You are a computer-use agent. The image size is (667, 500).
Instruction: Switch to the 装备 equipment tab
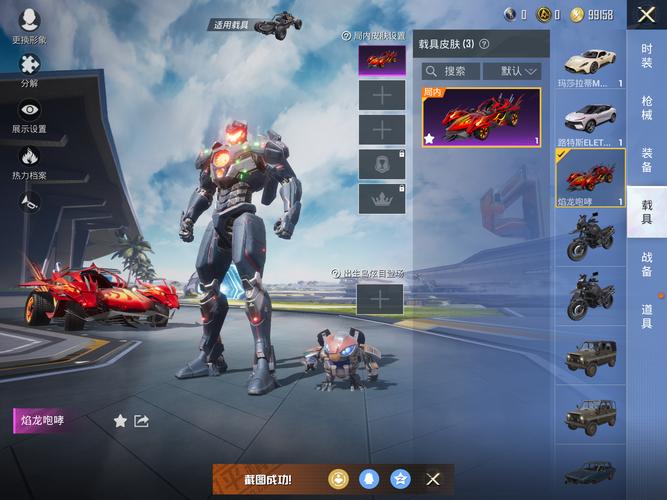(x=646, y=160)
